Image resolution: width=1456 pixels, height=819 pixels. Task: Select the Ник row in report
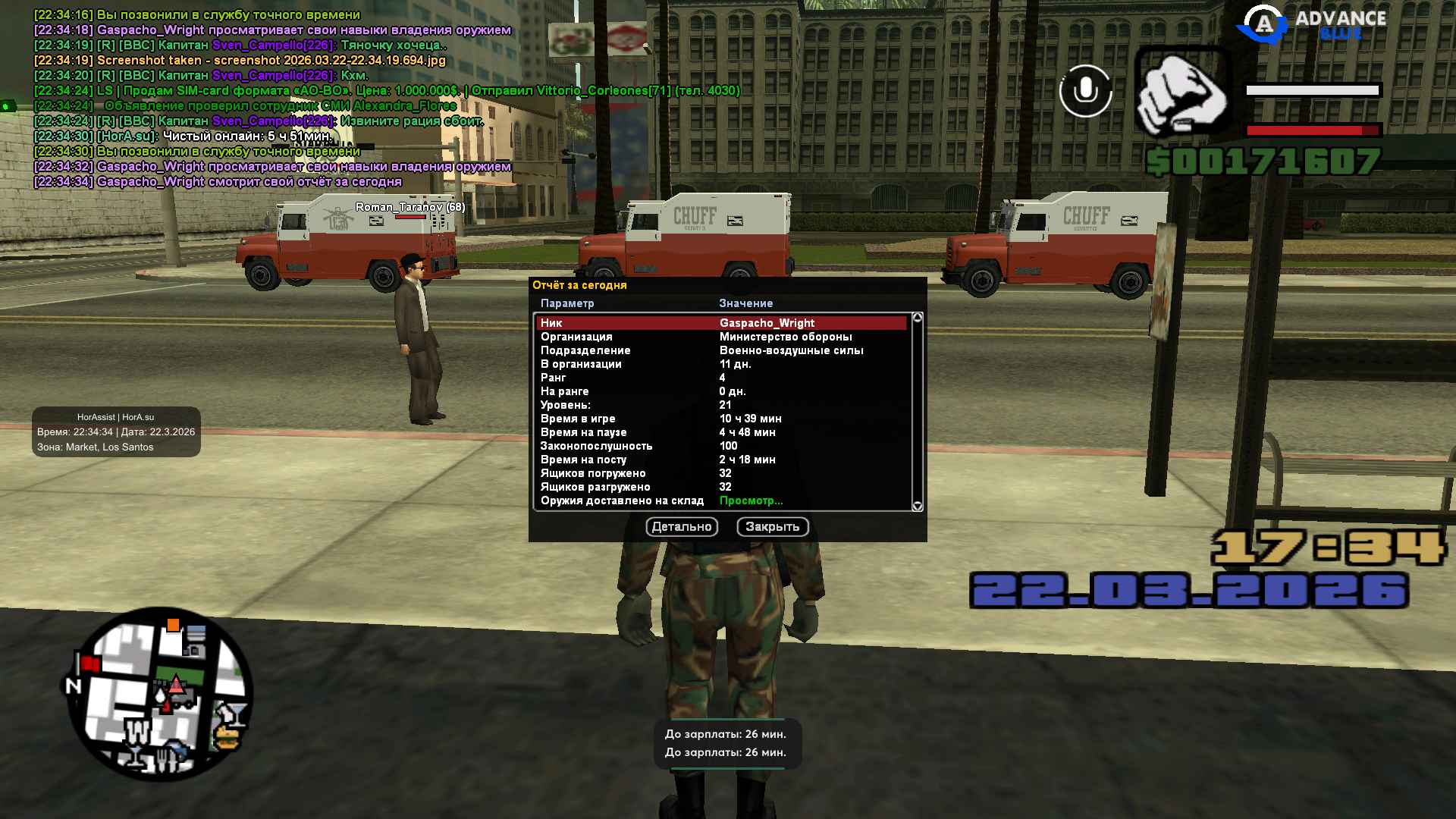click(x=720, y=323)
